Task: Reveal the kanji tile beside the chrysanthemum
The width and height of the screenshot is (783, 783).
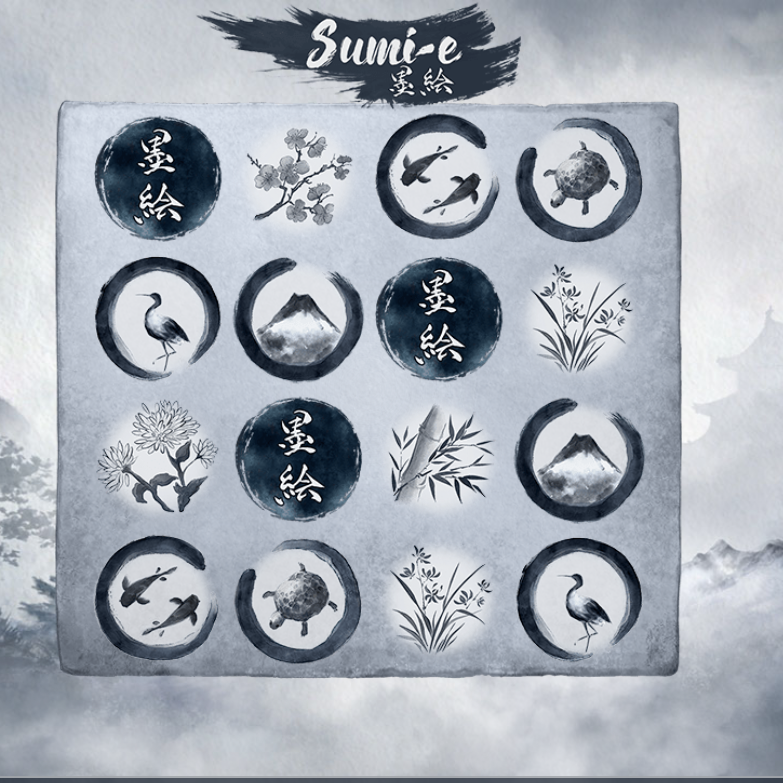Action: 297,458
